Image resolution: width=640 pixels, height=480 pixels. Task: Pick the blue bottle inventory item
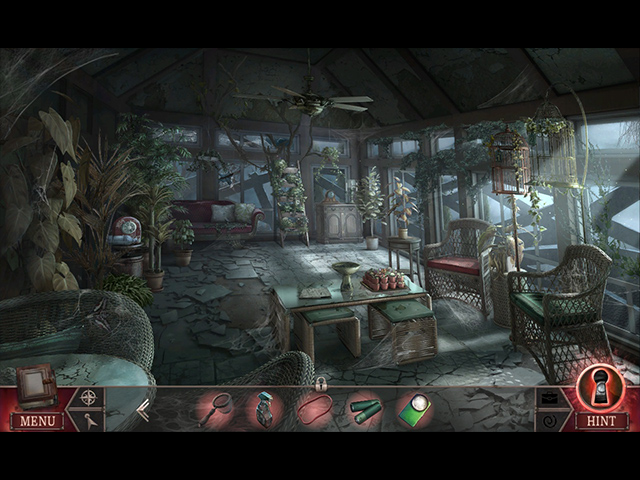pyautogui.click(x=265, y=410)
